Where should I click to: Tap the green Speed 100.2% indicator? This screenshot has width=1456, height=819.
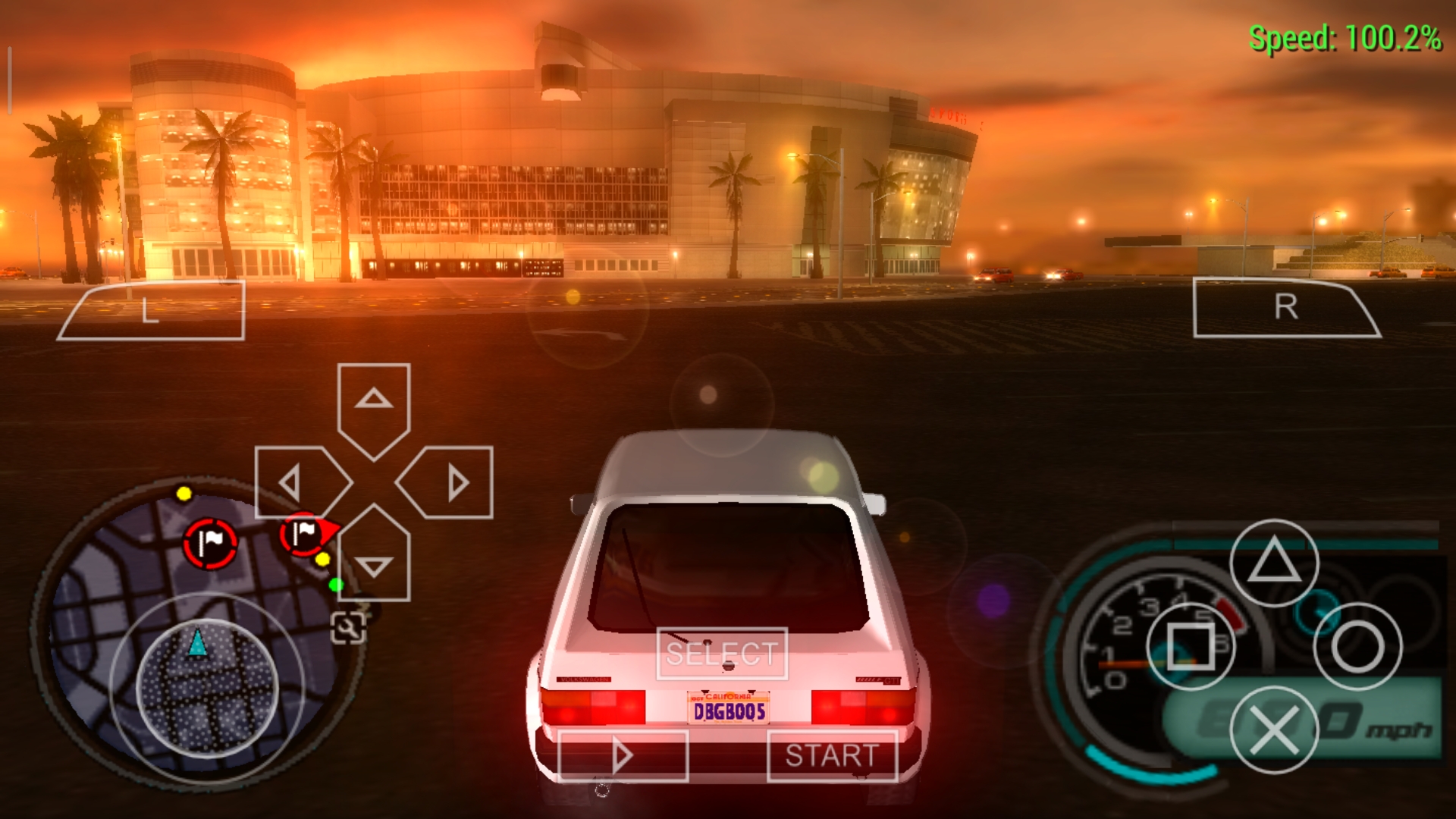[x=1346, y=34]
